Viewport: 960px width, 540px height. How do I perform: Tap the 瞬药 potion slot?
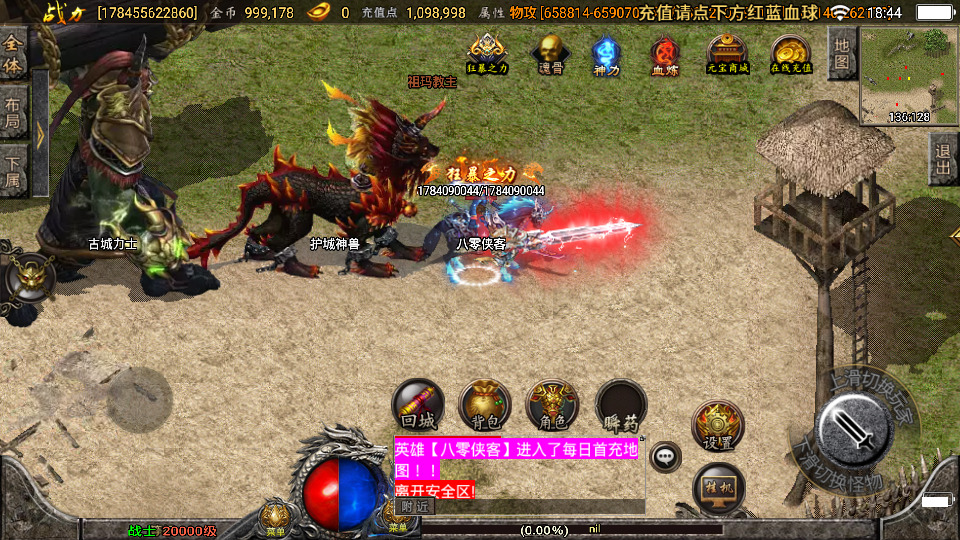pos(621,405)
